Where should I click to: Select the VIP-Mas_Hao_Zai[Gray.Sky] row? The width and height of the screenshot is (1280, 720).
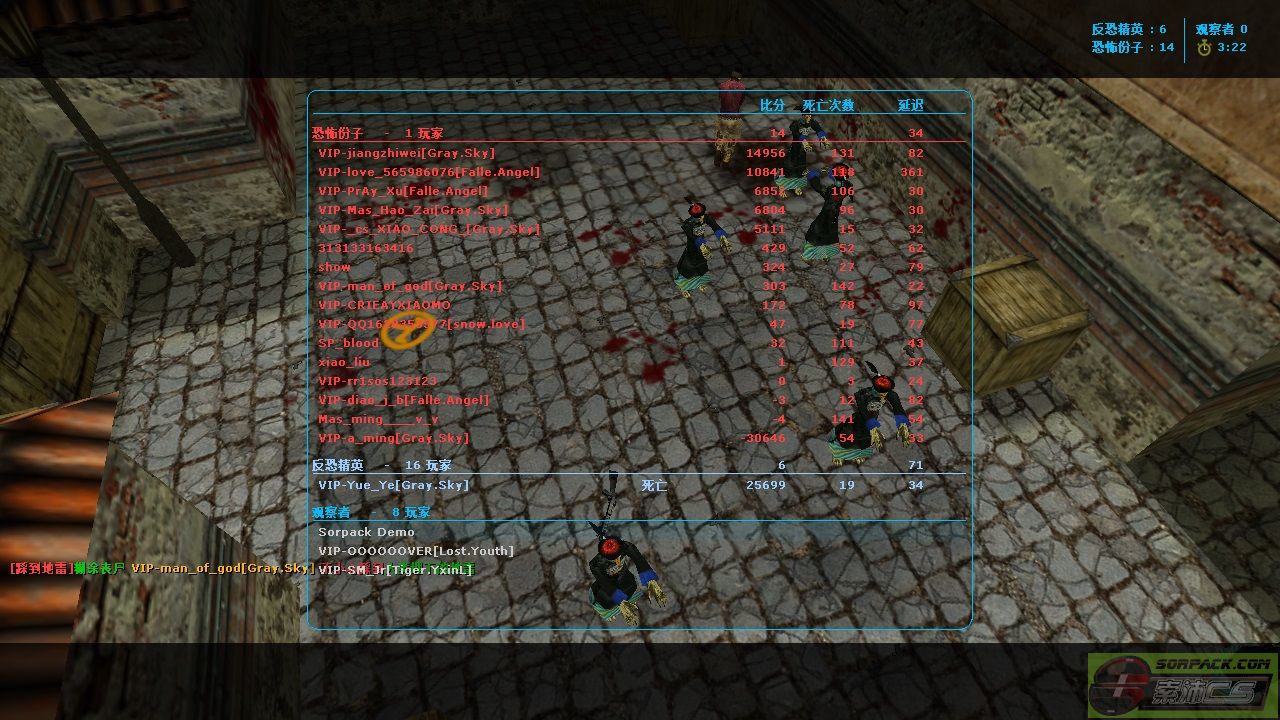(413, 210)
